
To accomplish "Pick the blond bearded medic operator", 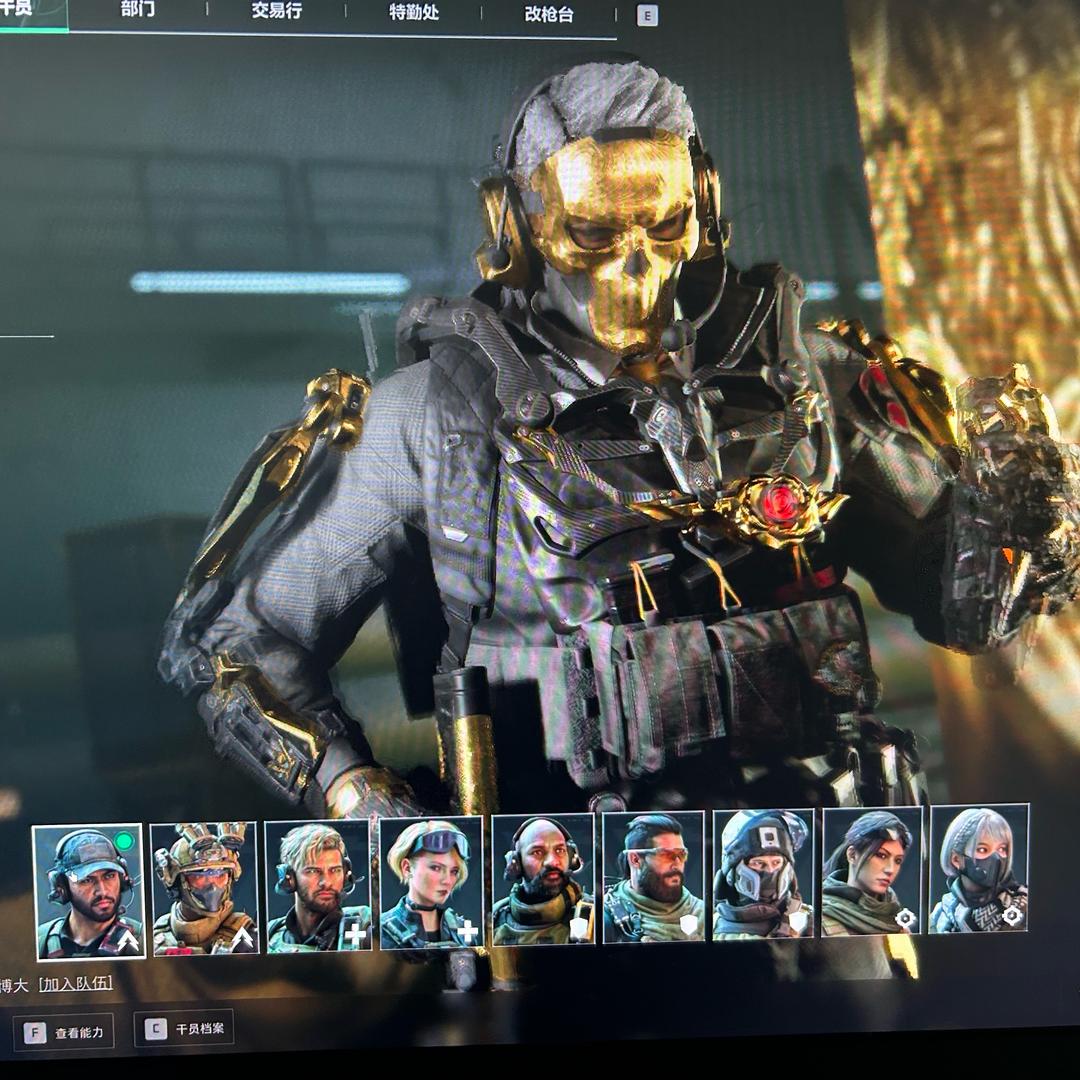I will 318,886.
